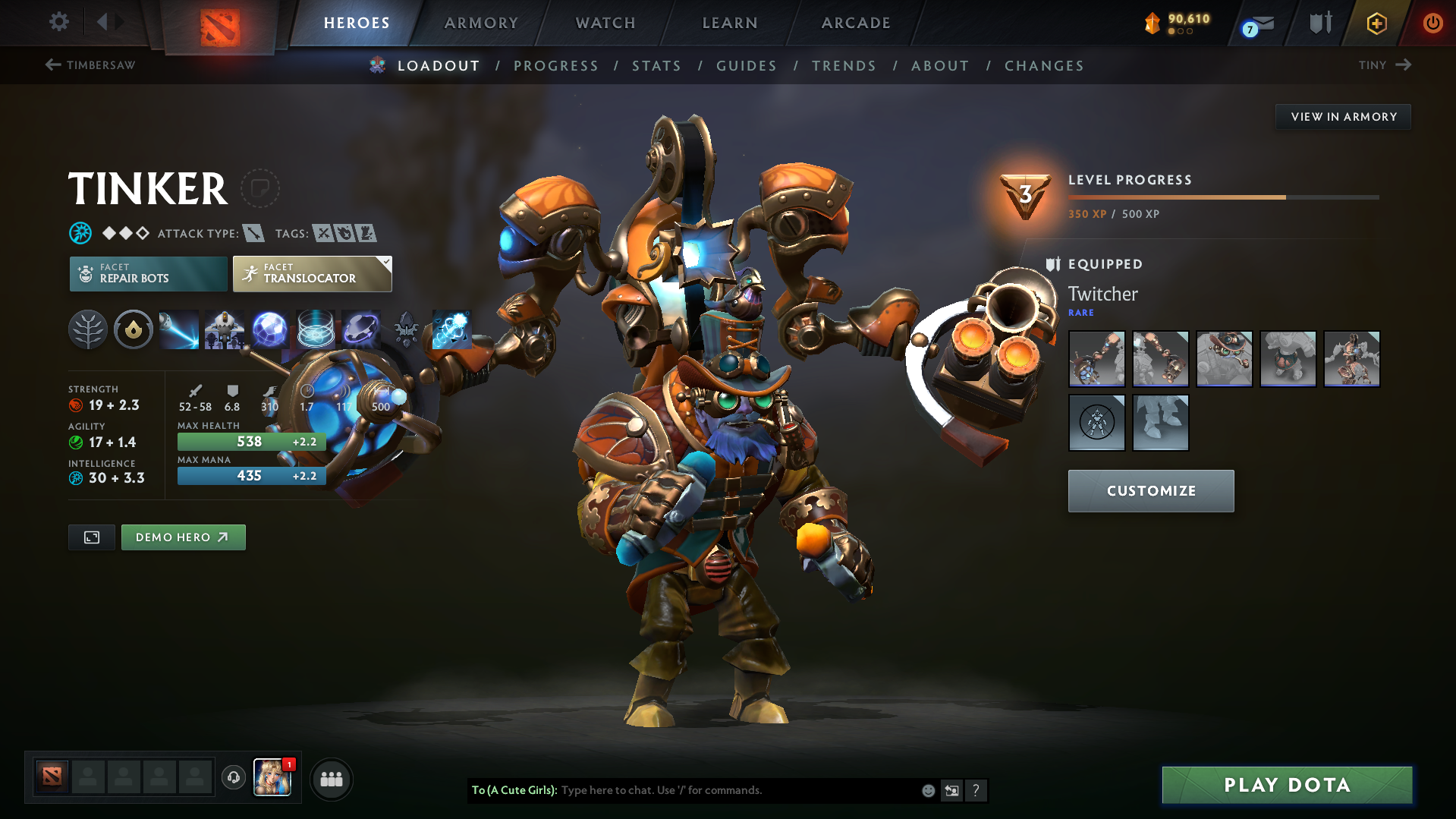Select the Repair Bots facet
The height and width of the screenshot is (819, 1456).
(x=148, y=273)
